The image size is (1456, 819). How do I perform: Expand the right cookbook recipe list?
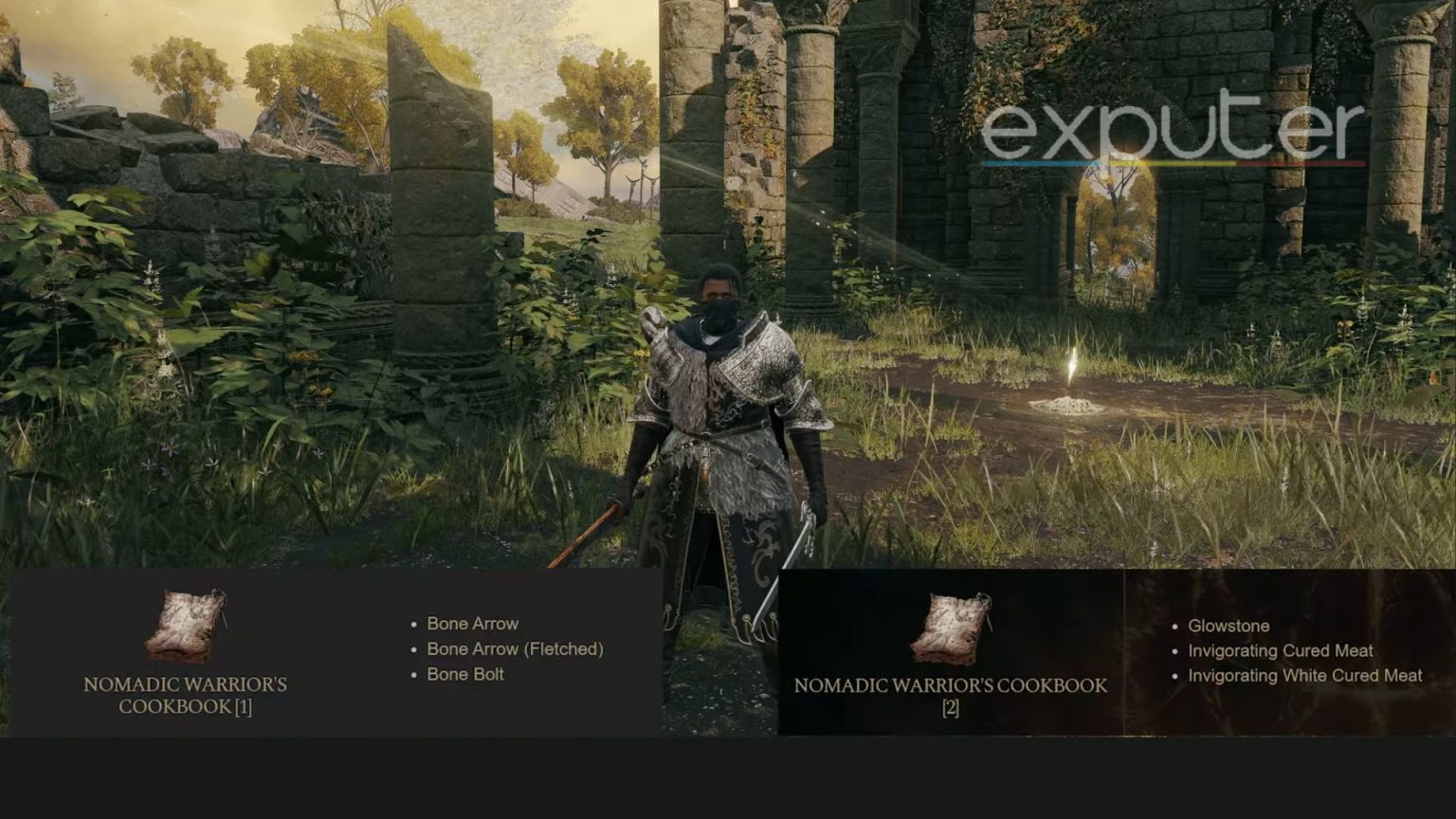(1119, 654)
